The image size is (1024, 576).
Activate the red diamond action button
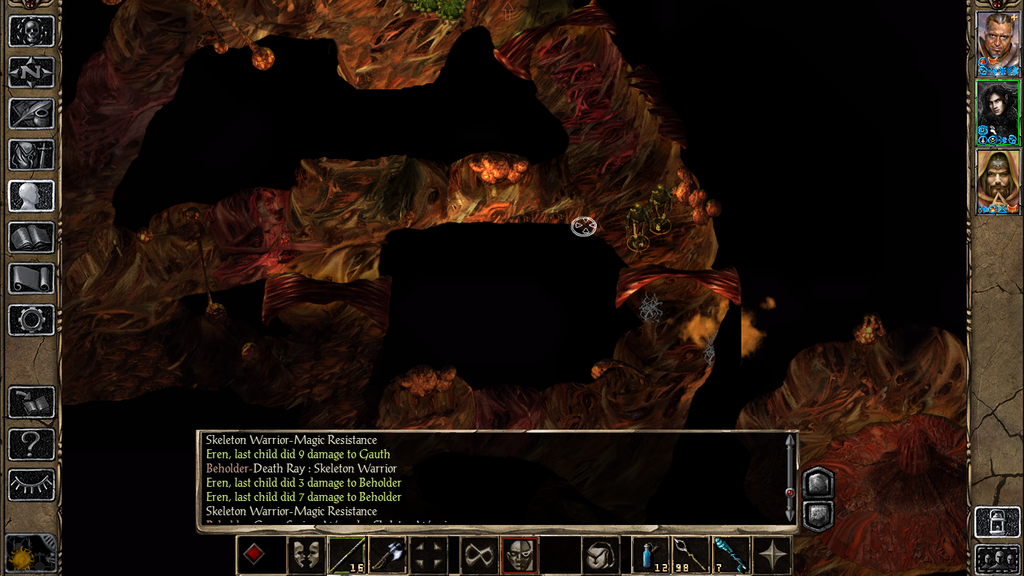tap(255, 555)
